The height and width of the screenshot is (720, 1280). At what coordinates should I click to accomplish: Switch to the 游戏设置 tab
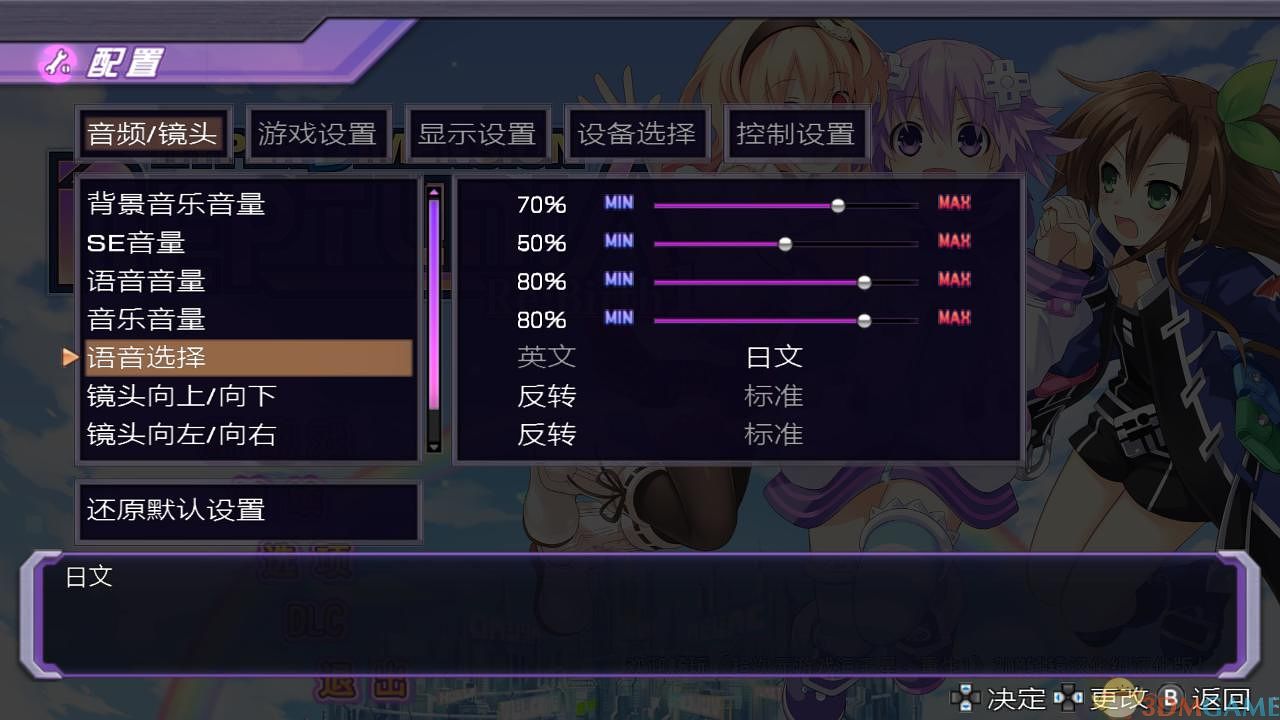click(320, 131)
